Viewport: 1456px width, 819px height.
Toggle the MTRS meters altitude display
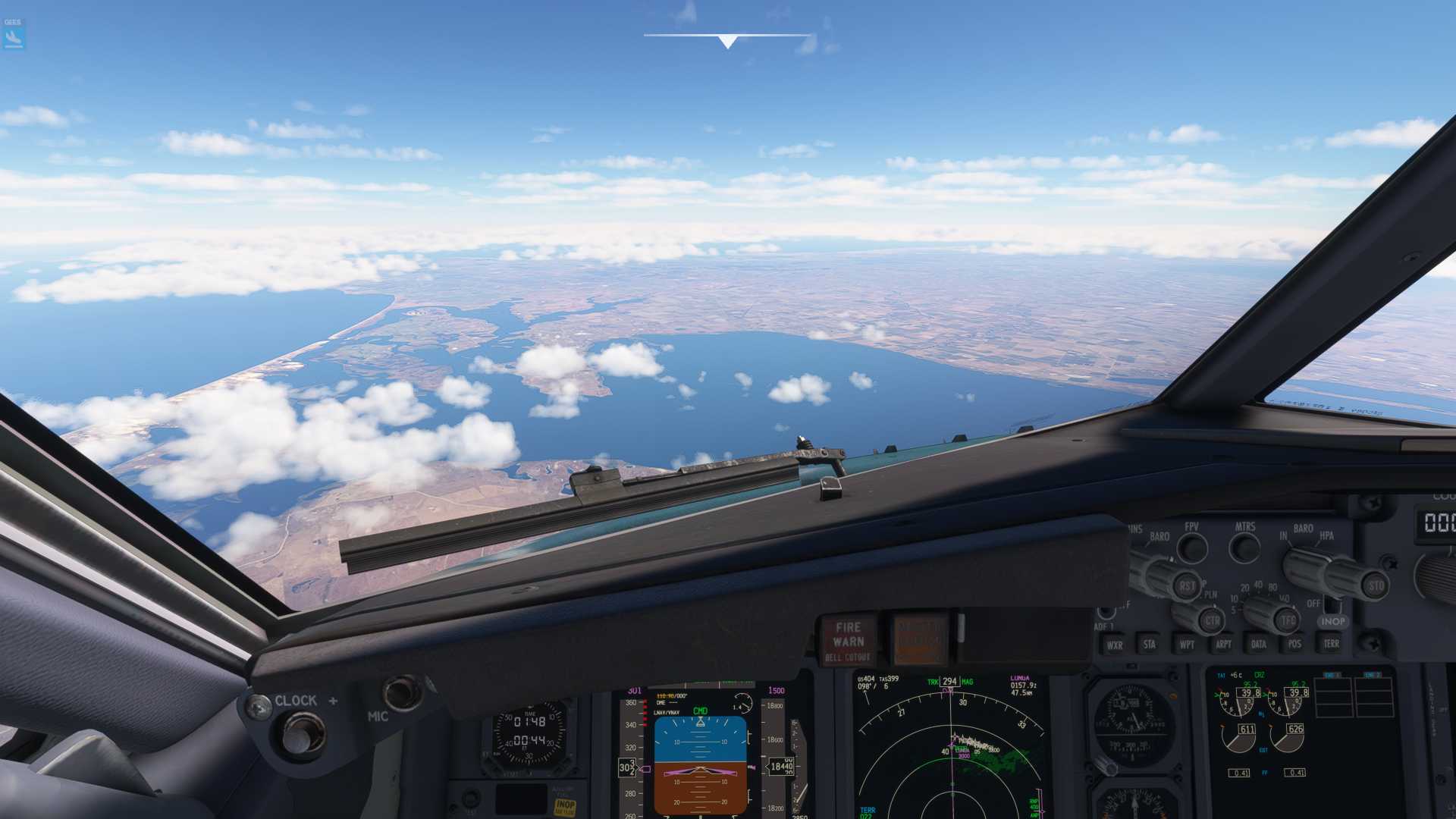coord(1244,548)
